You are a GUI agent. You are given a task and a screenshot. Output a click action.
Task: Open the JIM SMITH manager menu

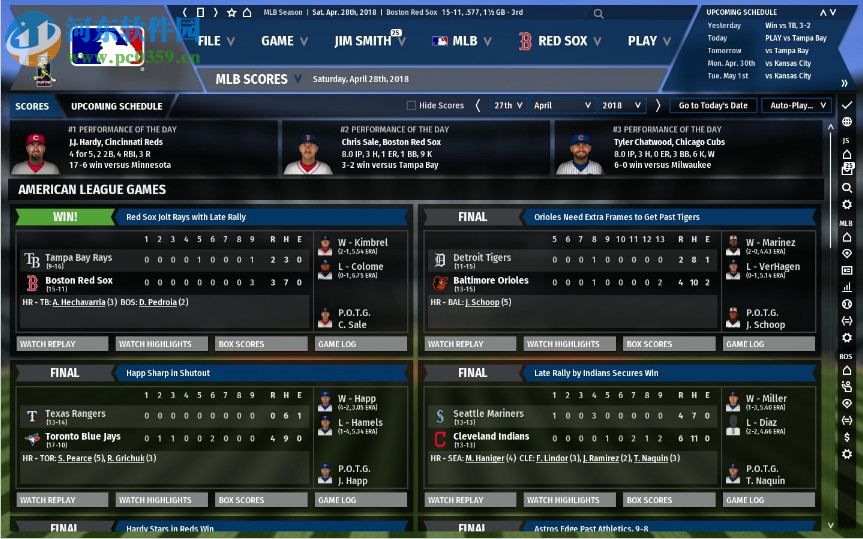click(368, 41)
